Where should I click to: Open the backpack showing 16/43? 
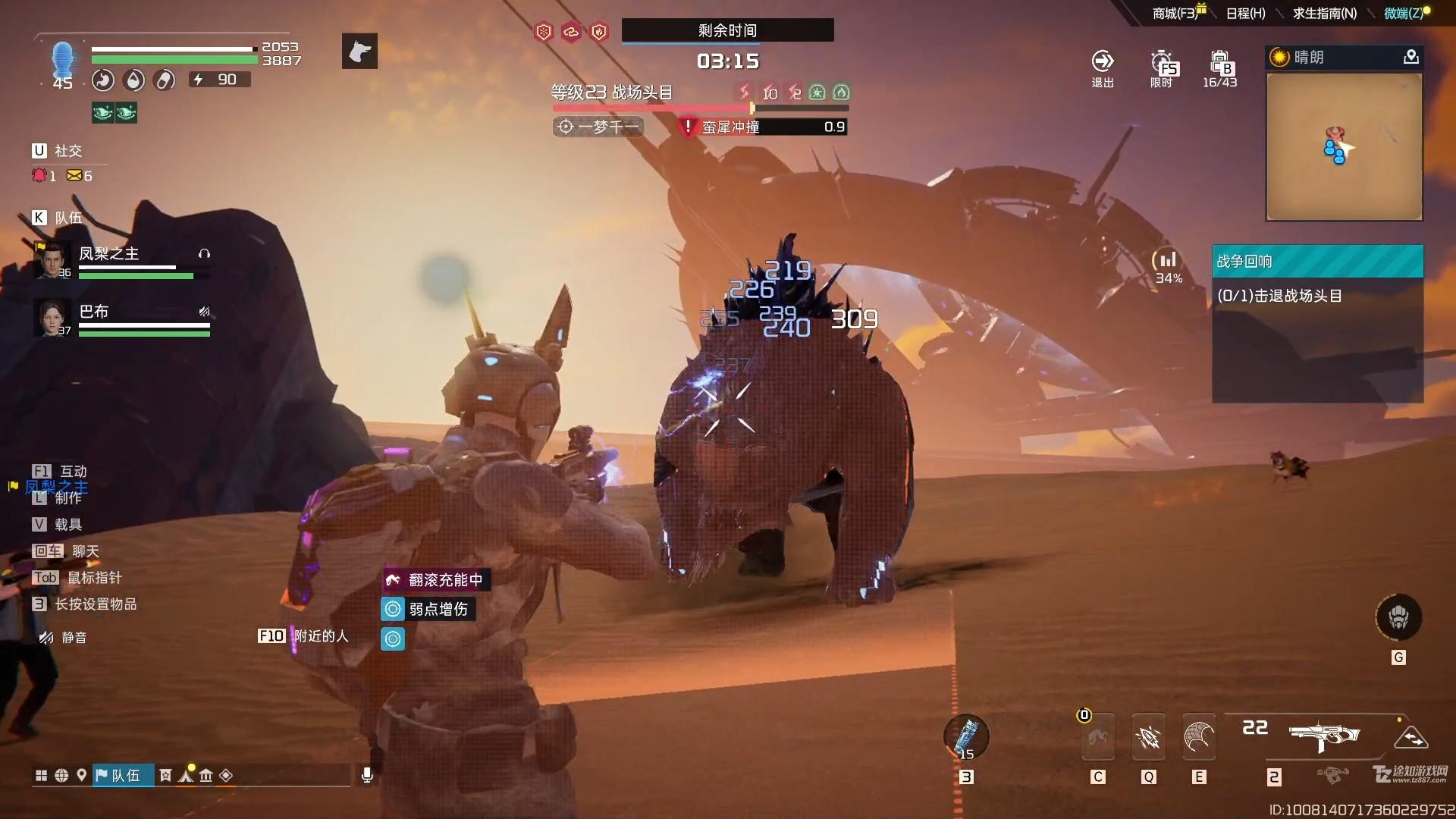(x=1219, y=68)
